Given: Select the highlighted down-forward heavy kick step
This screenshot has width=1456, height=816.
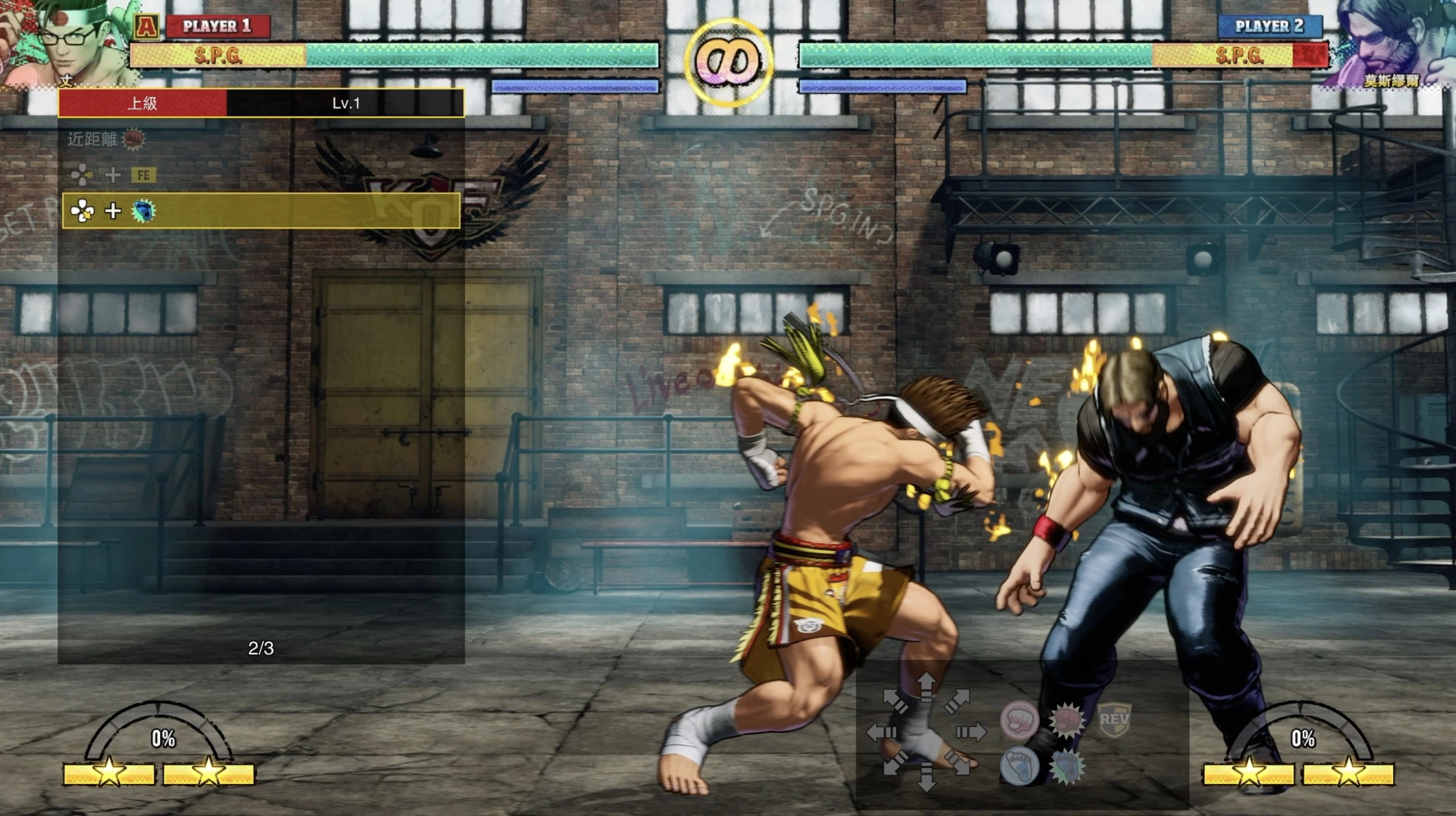Looking at the screenshot, I should [x=261, y=211].
